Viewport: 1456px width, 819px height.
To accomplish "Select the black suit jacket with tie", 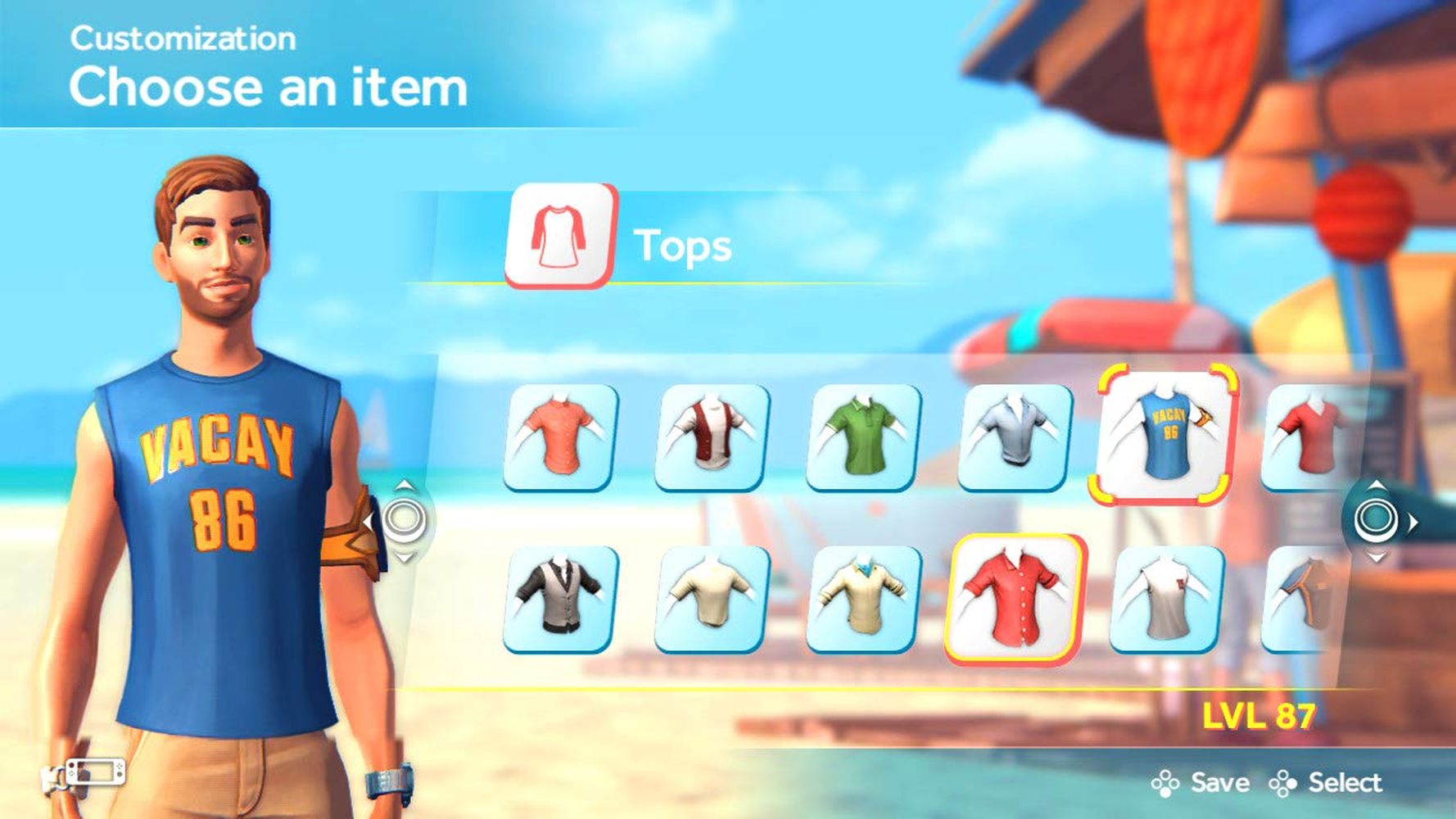I will [x=561, y=599].
